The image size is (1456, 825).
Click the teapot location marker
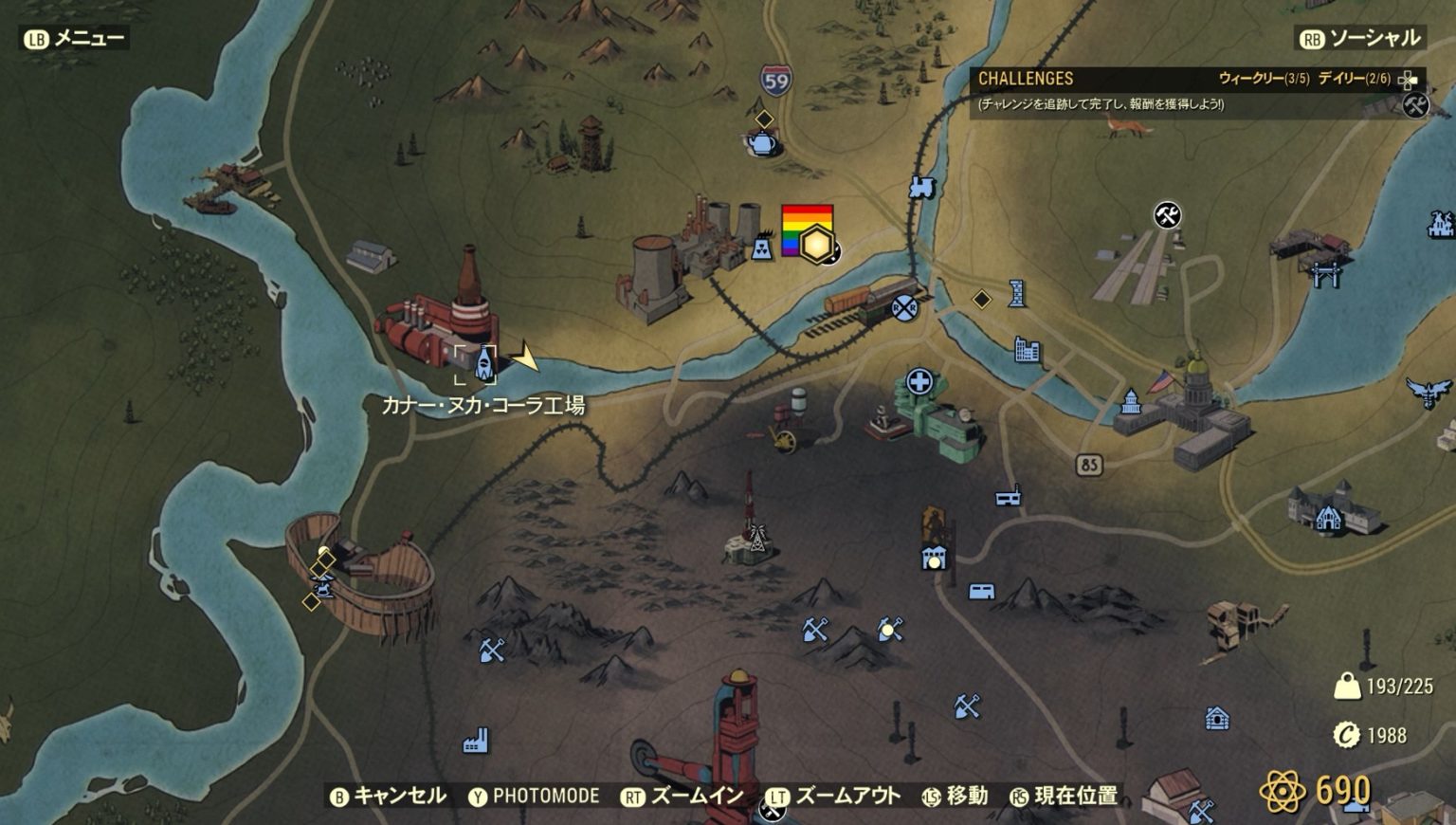click(760, 142)
